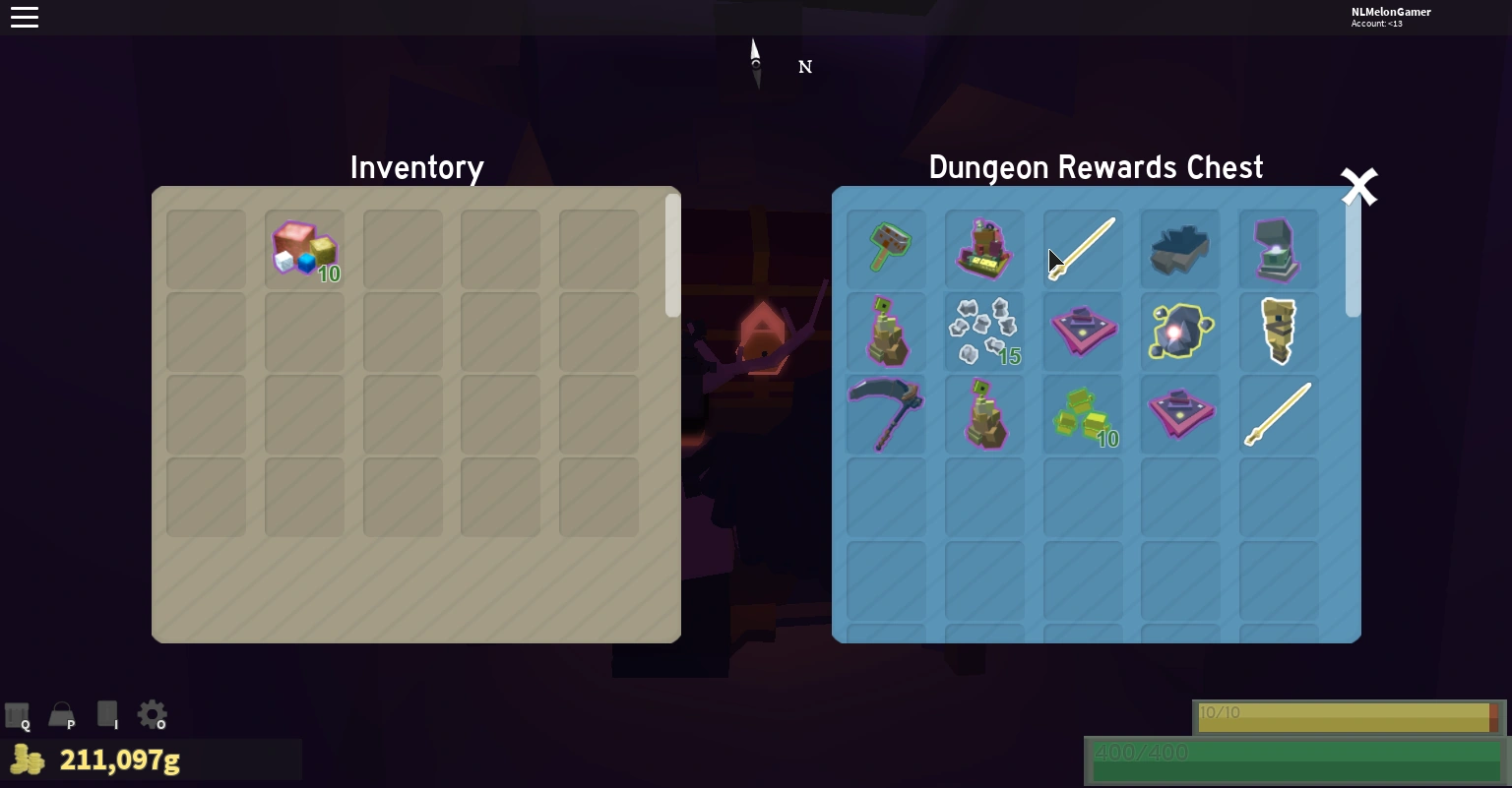Select the wooden totem carving reward

point(1279,332)
